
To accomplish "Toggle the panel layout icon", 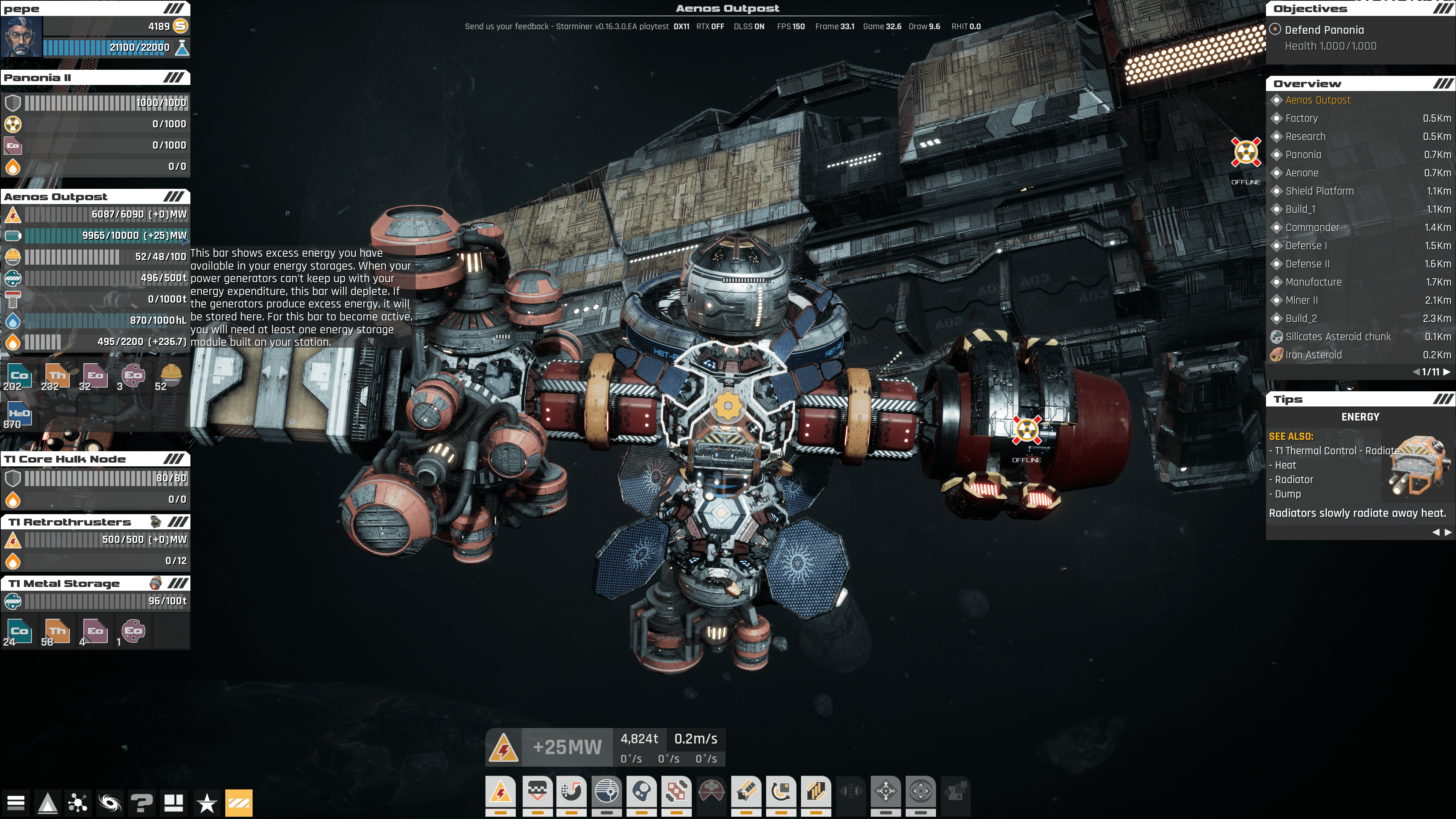I will [x=174, y=803].
